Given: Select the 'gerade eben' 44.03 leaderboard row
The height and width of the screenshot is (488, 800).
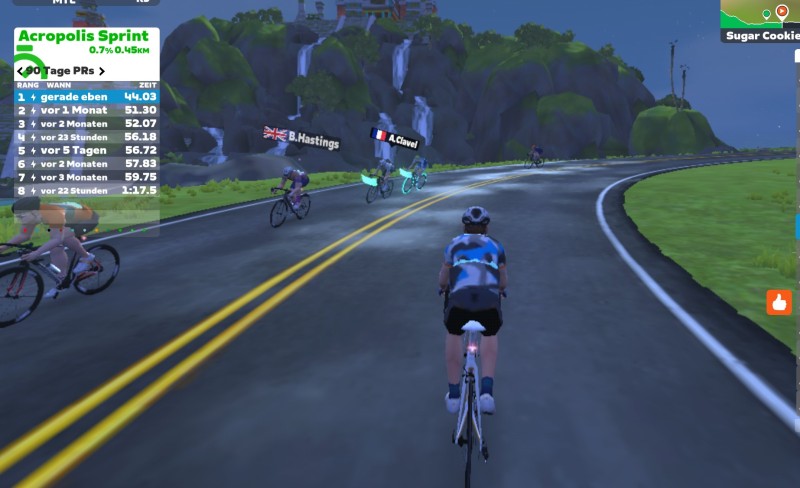Looking at the screenshot, I should (86, 97).
